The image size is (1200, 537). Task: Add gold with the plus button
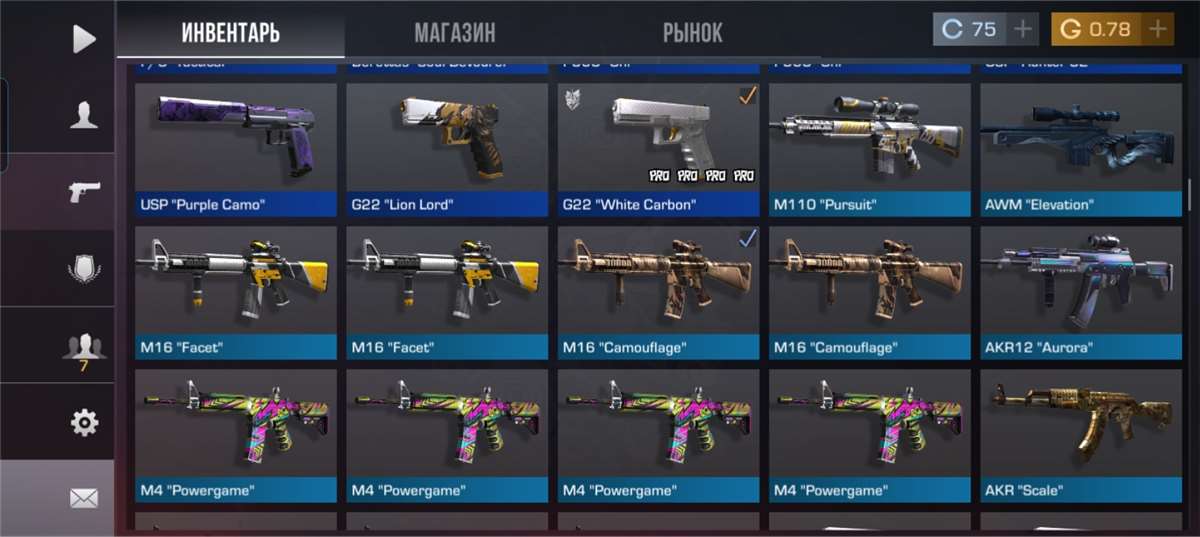point(1157,29)
